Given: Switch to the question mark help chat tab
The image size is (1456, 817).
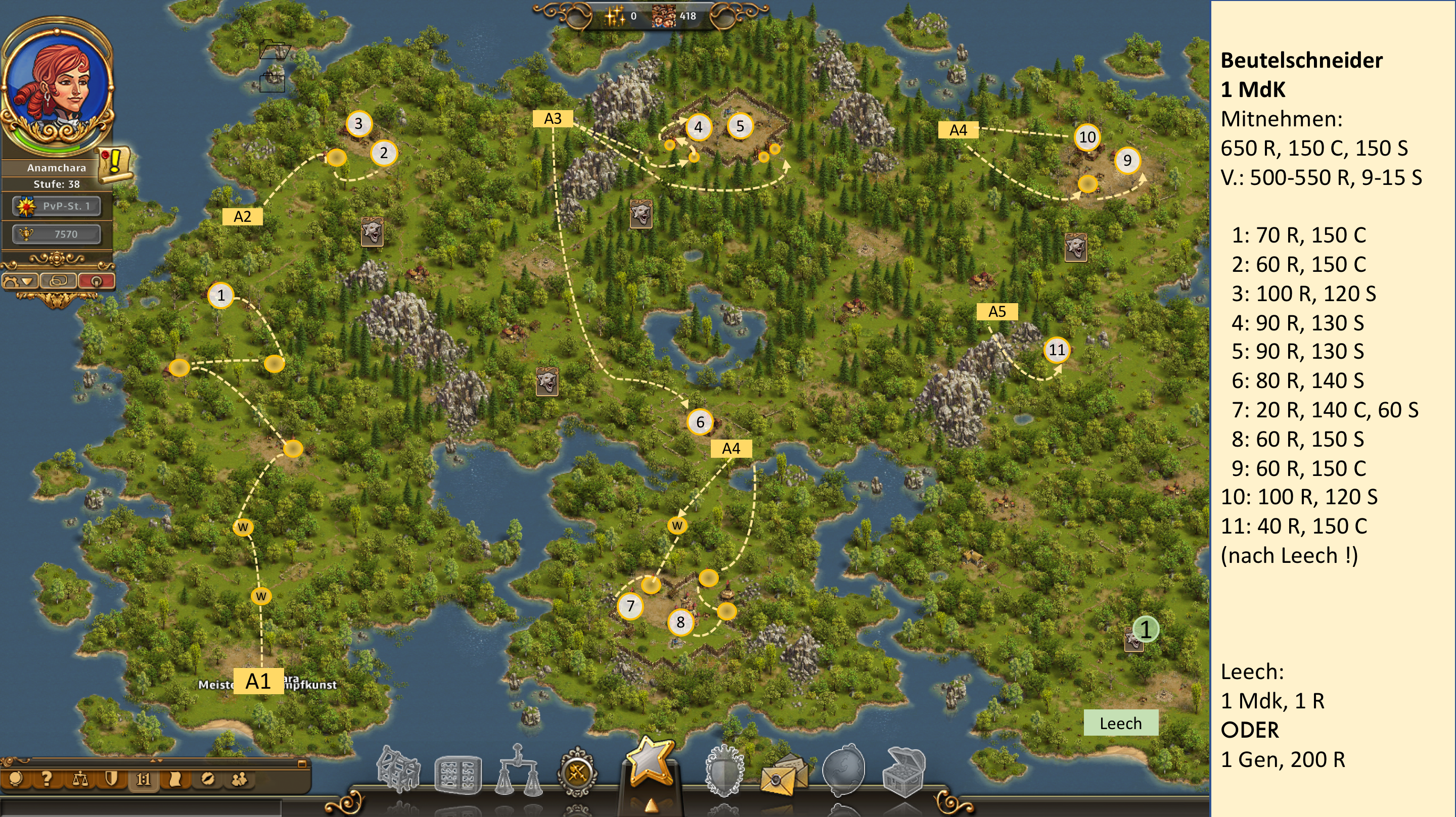Looking at the screenshot, I should pos(47,780).
